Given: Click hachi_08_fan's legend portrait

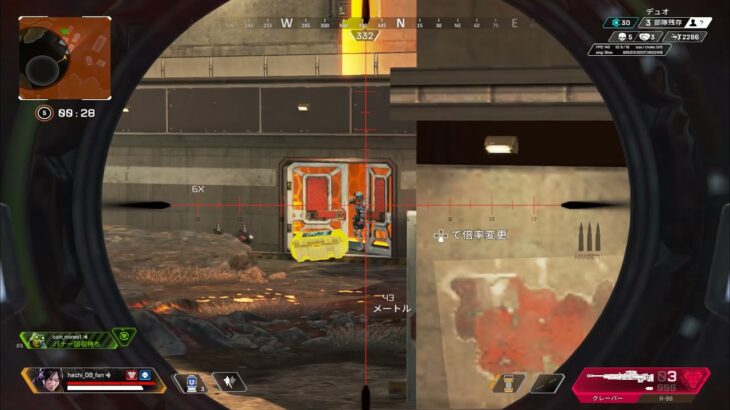Looking at the screenshot, I should (46, 379).
